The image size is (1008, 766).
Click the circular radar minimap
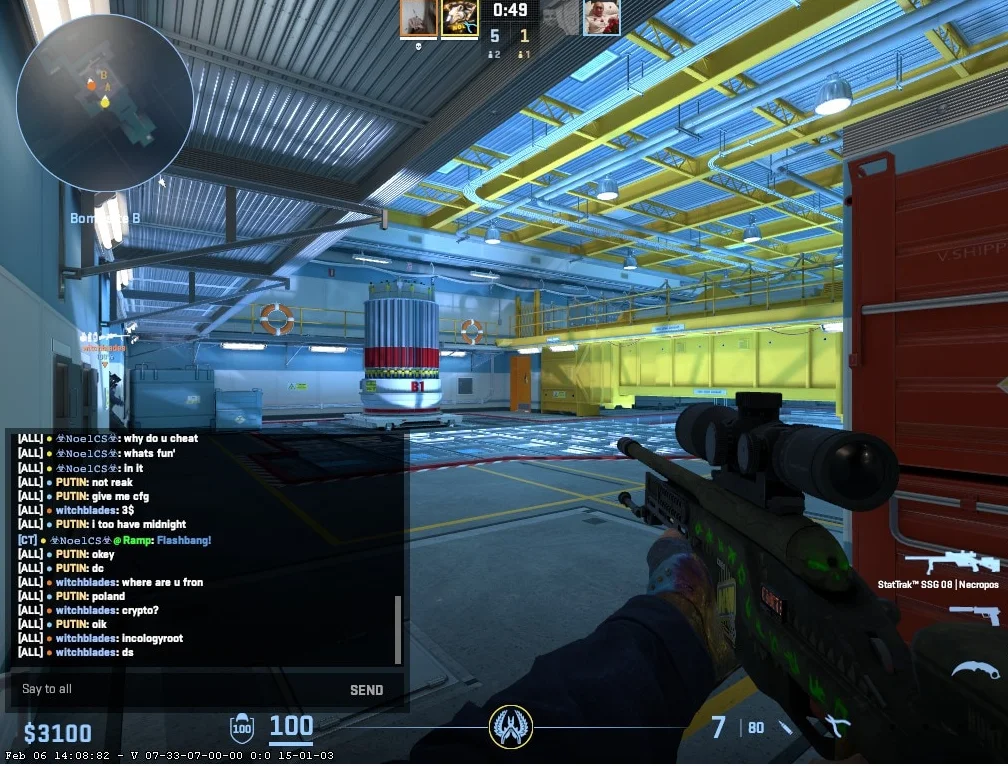104,102
